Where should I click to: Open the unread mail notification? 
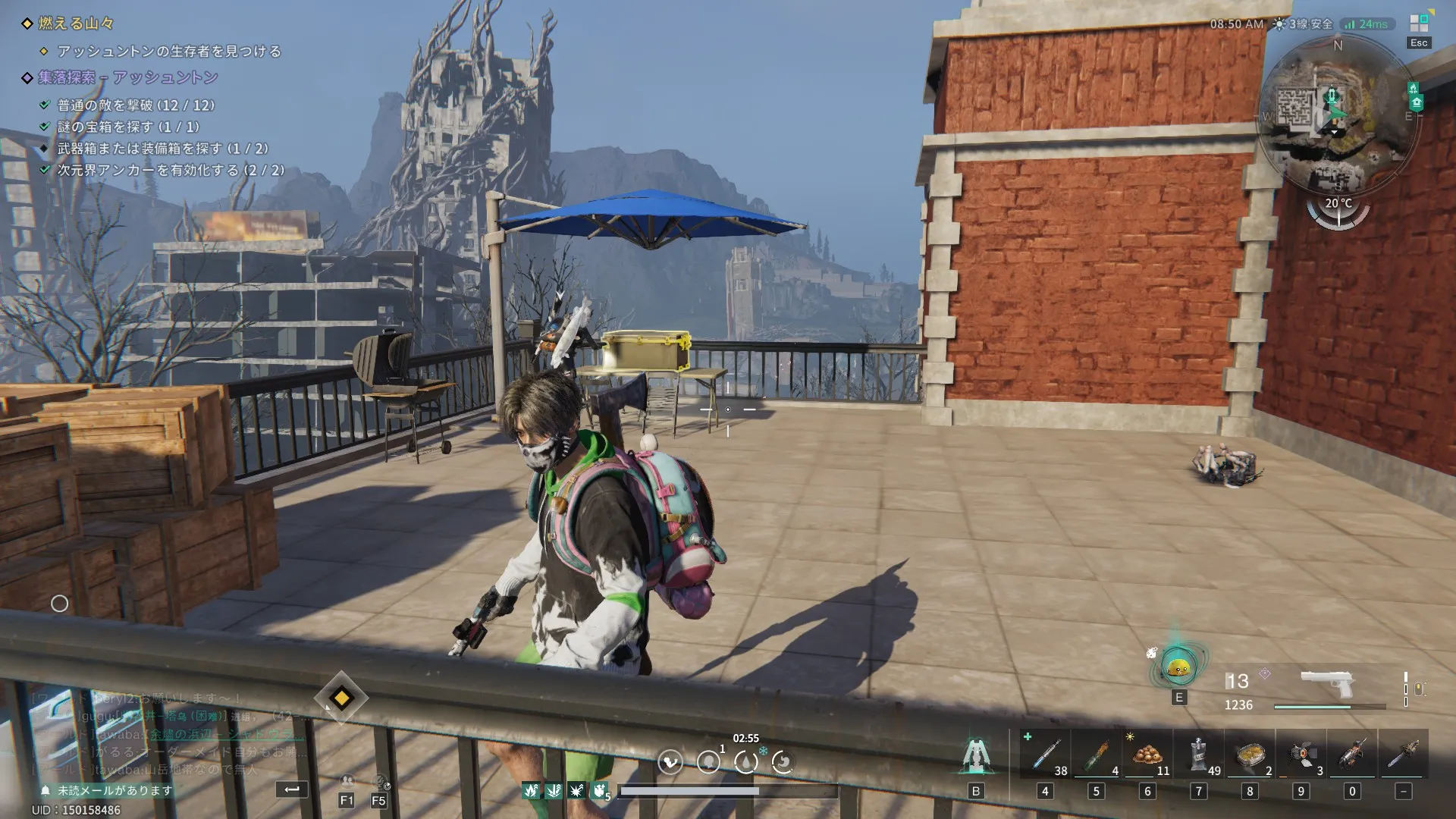[x=106, y=790]
